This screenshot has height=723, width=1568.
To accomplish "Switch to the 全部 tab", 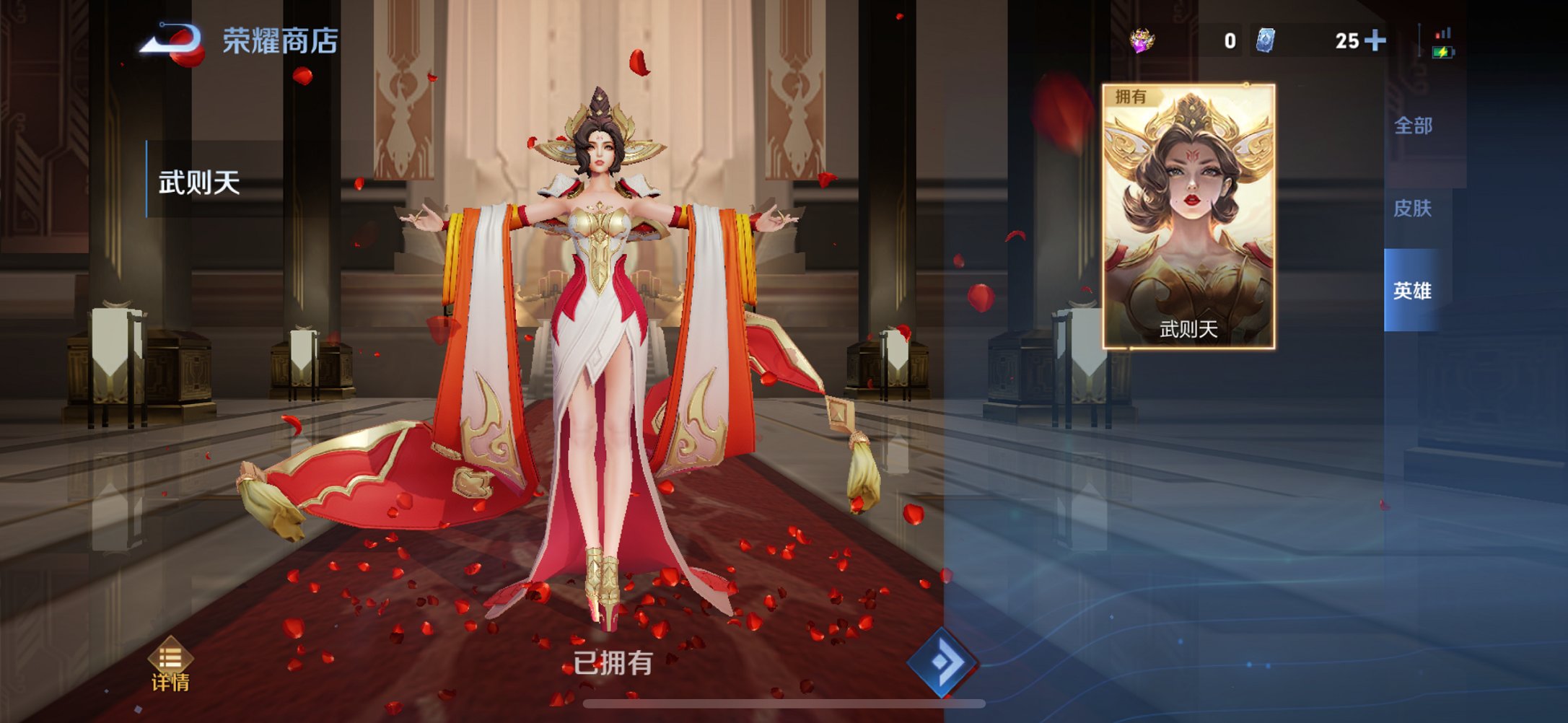I will pyautogui.click(x=1412, y=125).
